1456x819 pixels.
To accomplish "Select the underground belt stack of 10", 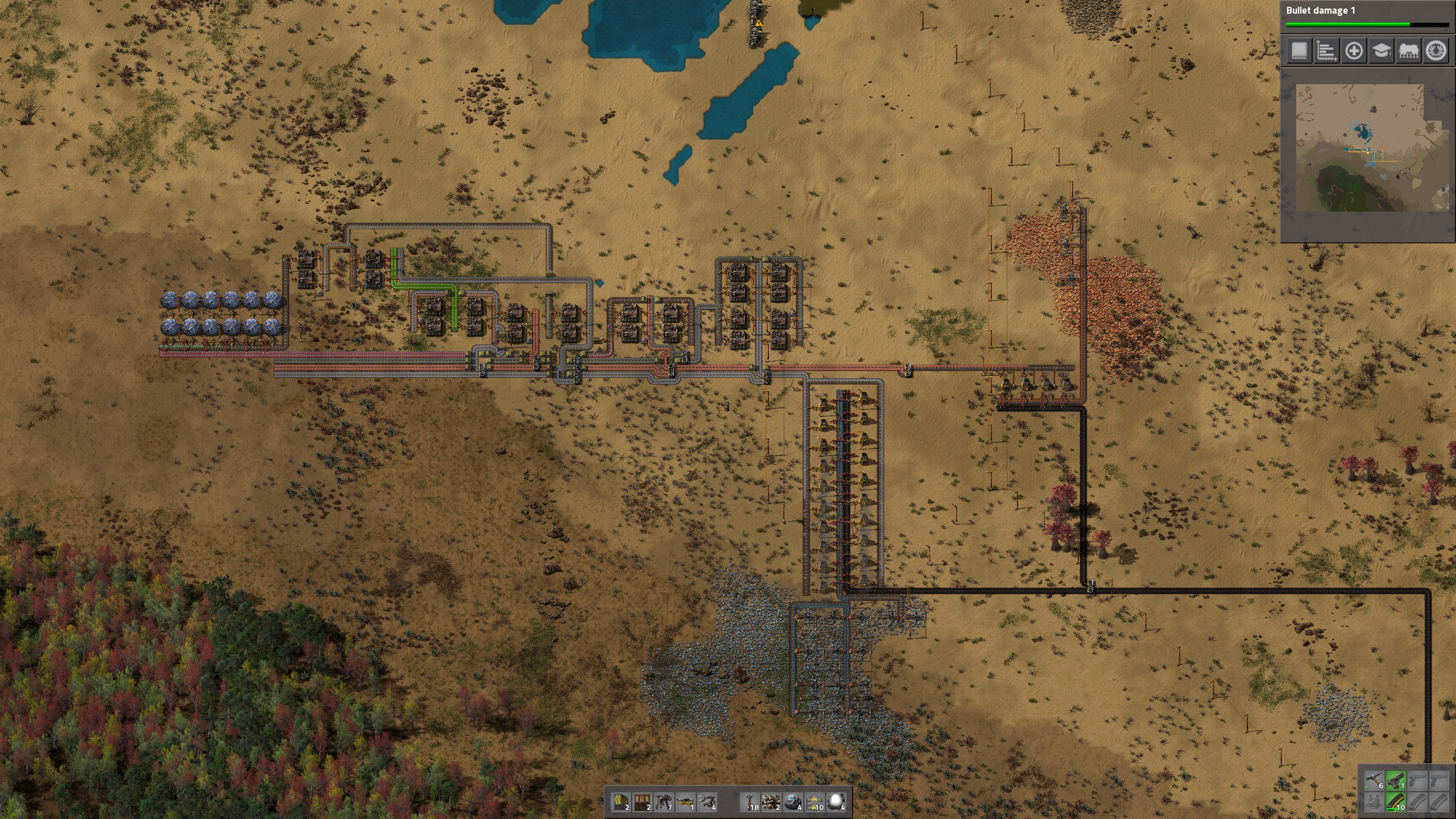I will pyautogui.click(x=815, y=801).
